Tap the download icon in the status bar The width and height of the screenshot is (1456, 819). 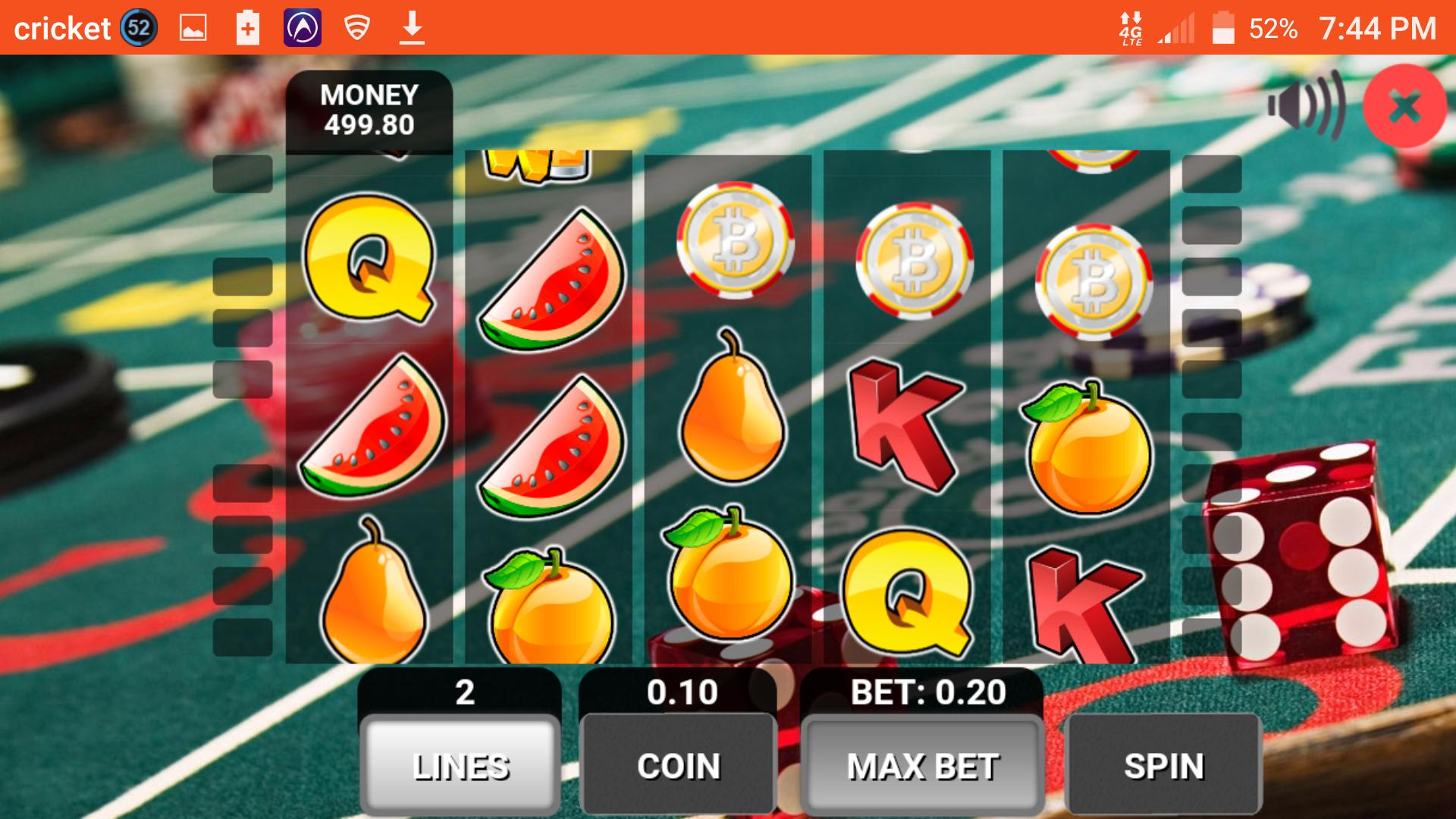click(413, 27)
